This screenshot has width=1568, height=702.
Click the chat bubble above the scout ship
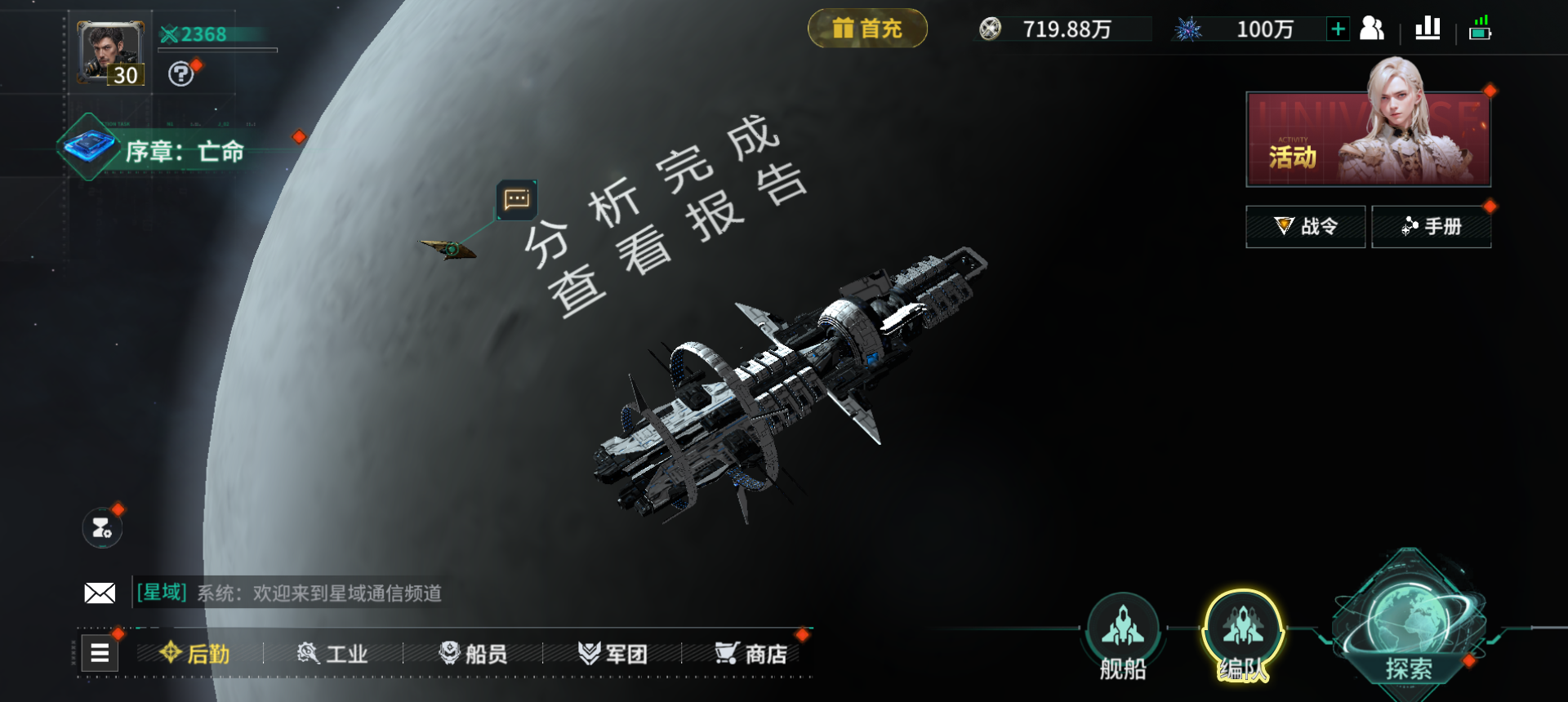point(515,199)
